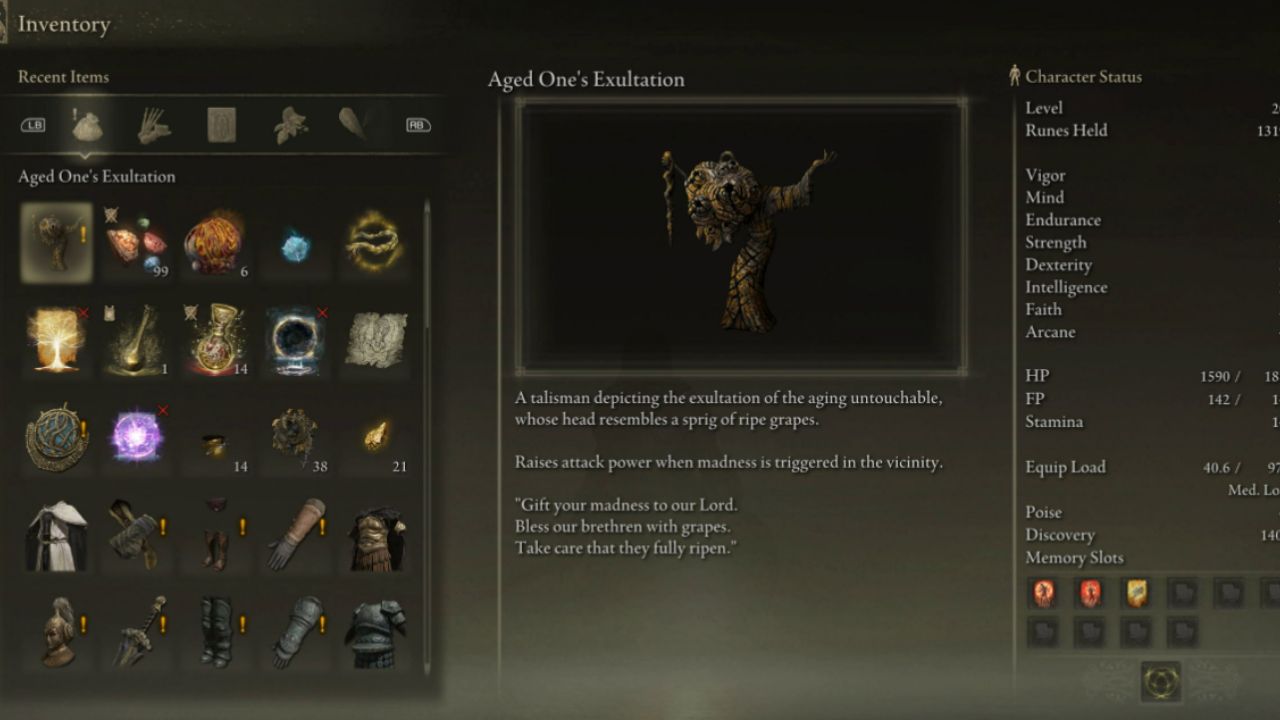Pick the red flask with quantity 14
The height and width of the screenshot is (720, 1280).
tap(214, 340)
